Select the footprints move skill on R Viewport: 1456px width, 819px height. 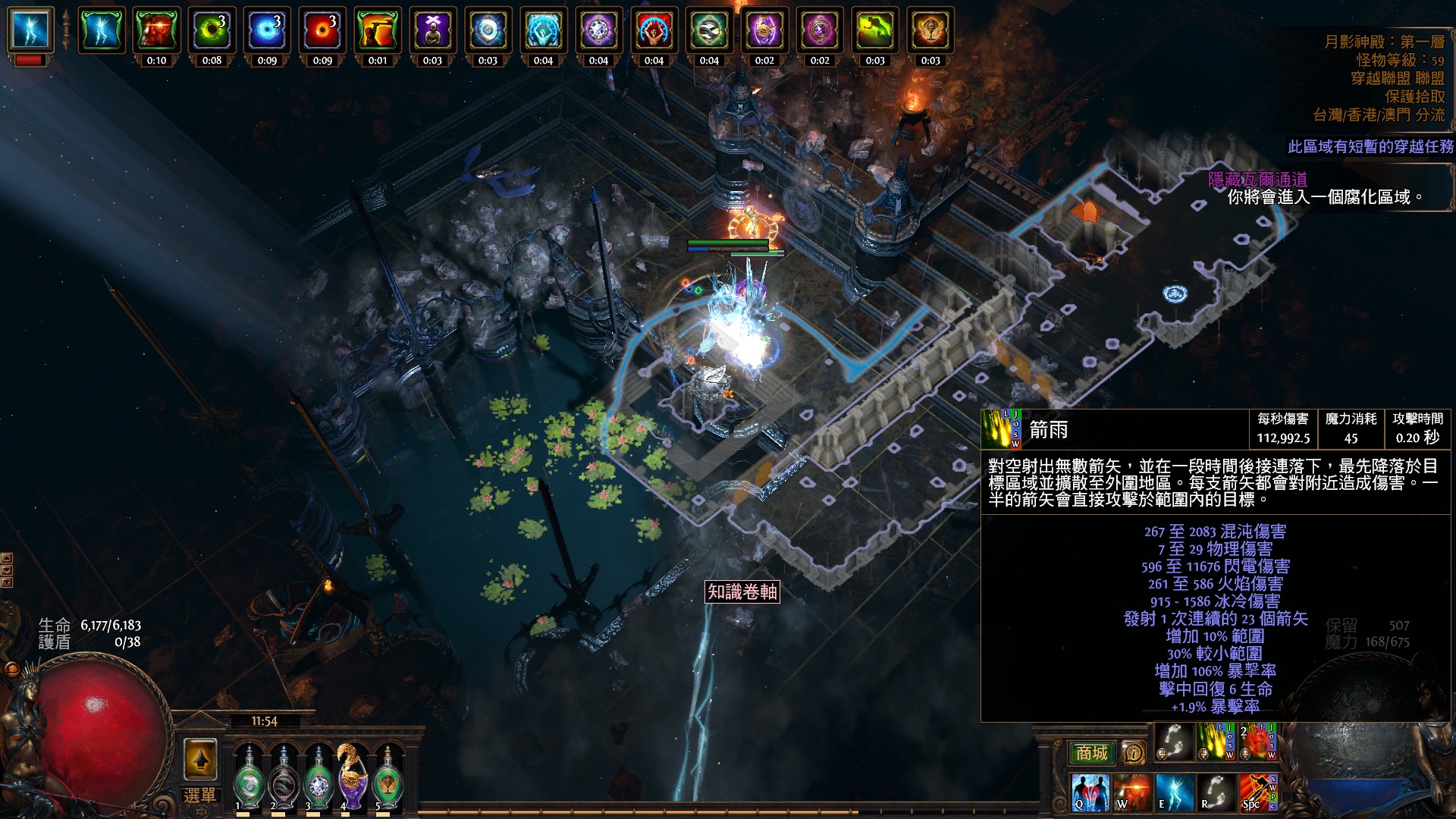click(1216, 792)
